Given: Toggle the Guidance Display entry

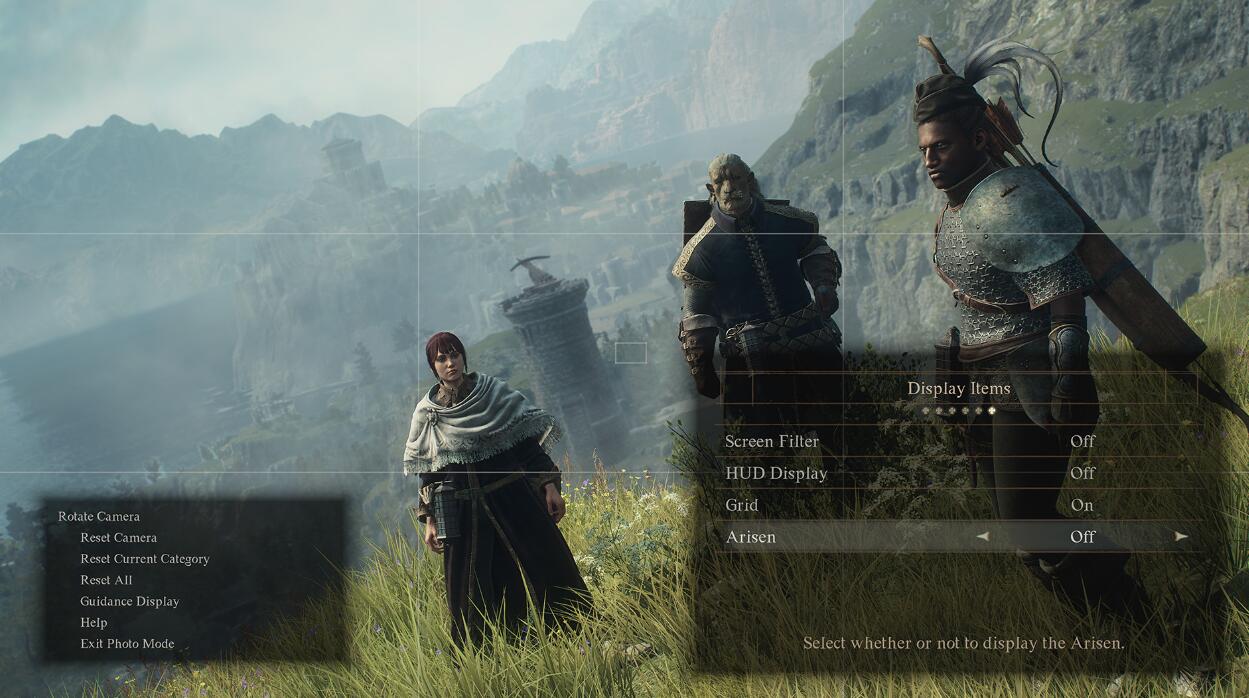Looking at the screenshot, I should (x=130, y=602).
